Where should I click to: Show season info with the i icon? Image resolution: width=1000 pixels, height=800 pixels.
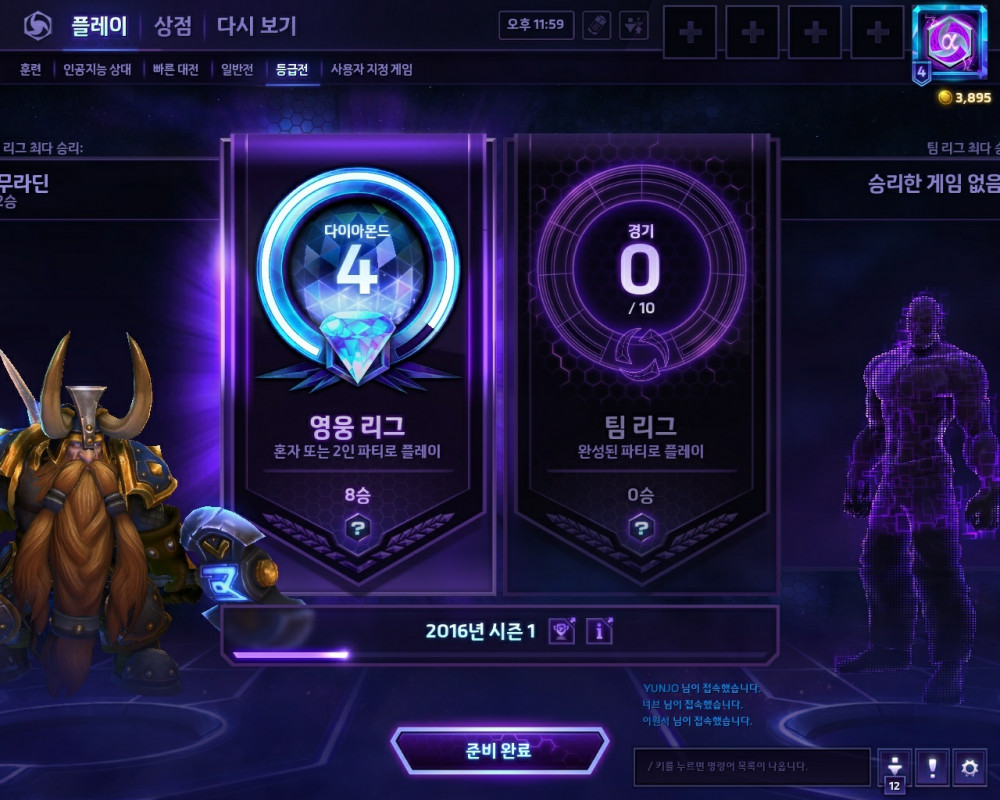pos(599,631)
